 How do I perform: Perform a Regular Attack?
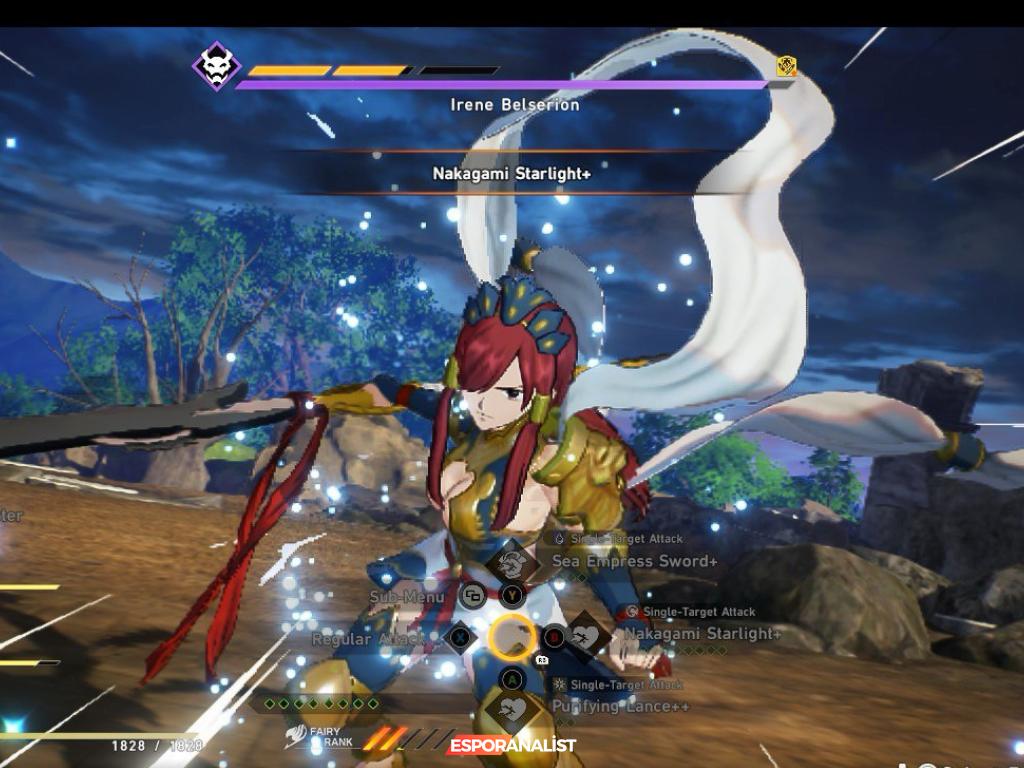459,636
